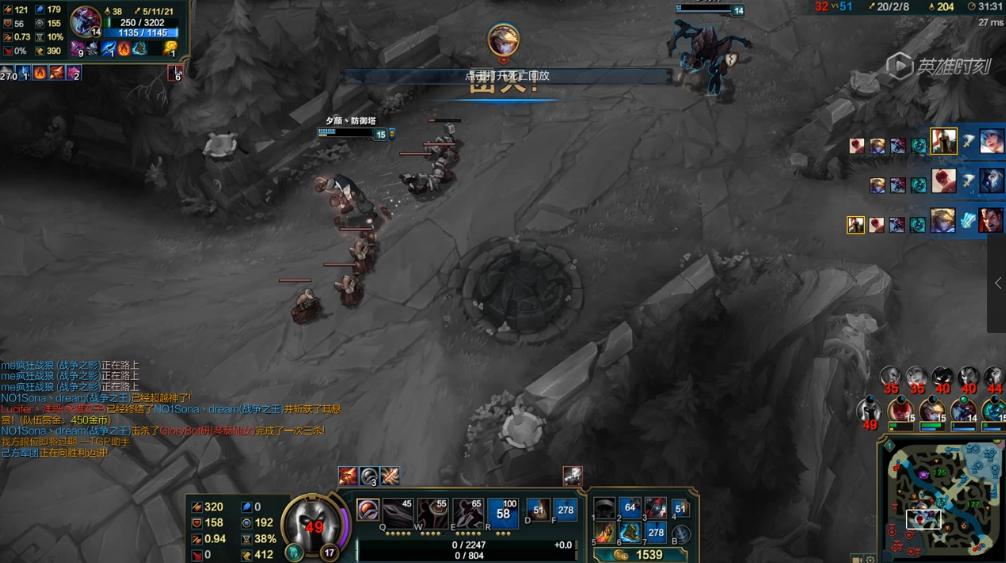This screenshot has width=1006, height=563.
Task: Use the D summoner spell
Action: point(538,510)
